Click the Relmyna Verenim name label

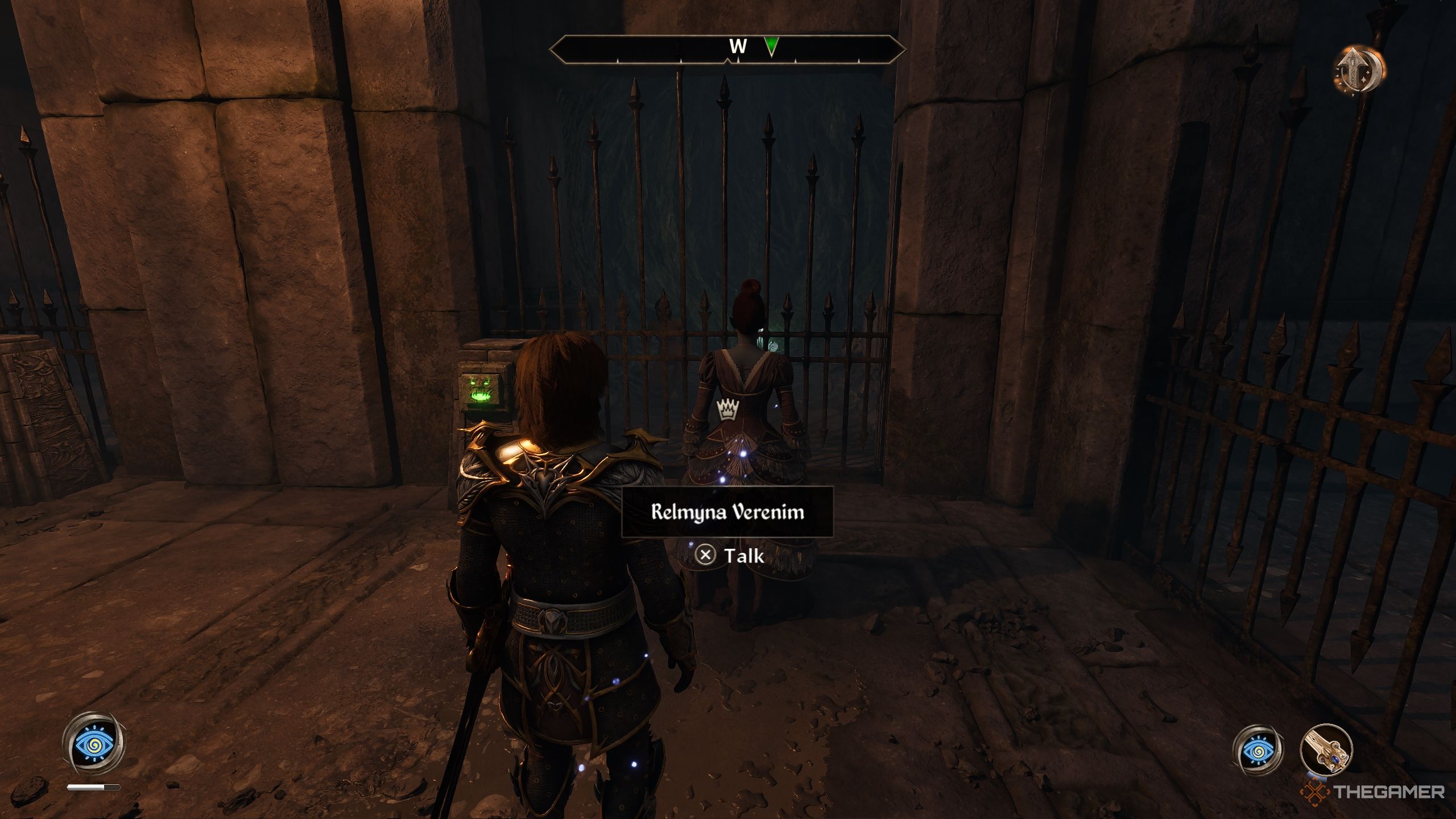coord(727,512)
